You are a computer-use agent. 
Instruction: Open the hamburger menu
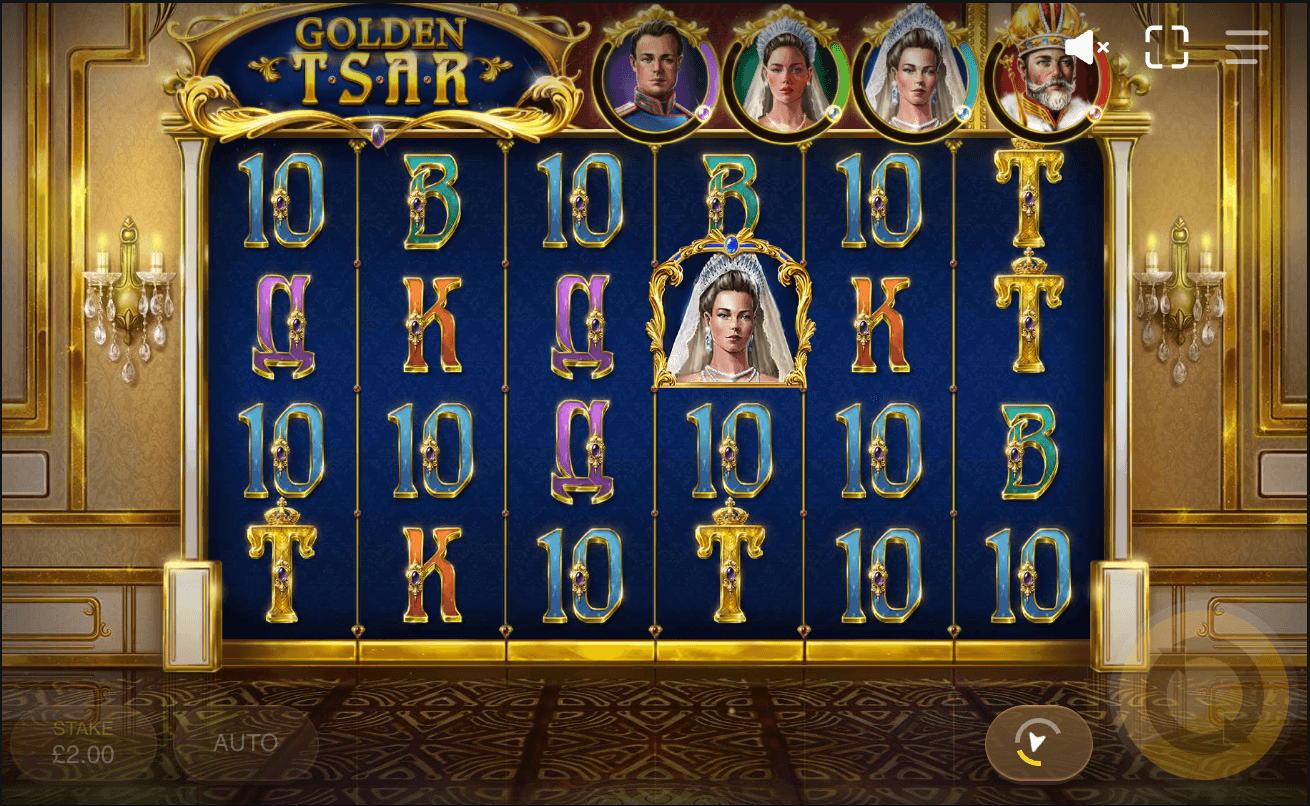[1246, 47]
